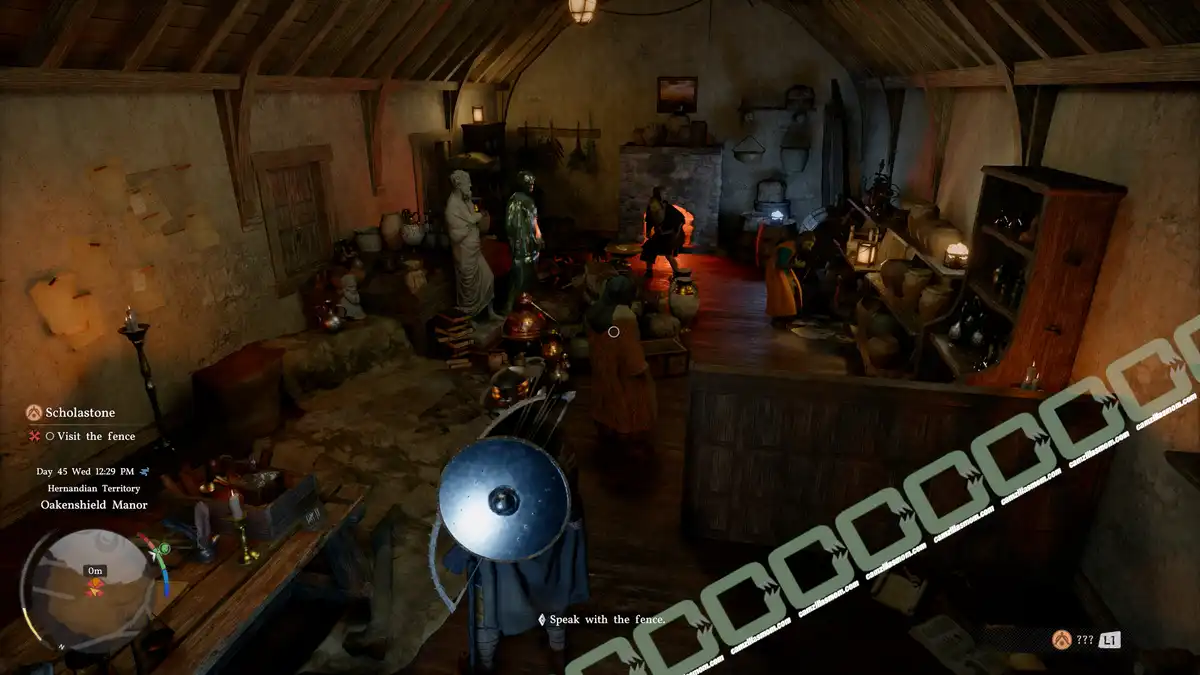This screenshot has height=675, width=1200.
Task: Click the "Visit the fence" objective
Action: (x=95, y=436)
